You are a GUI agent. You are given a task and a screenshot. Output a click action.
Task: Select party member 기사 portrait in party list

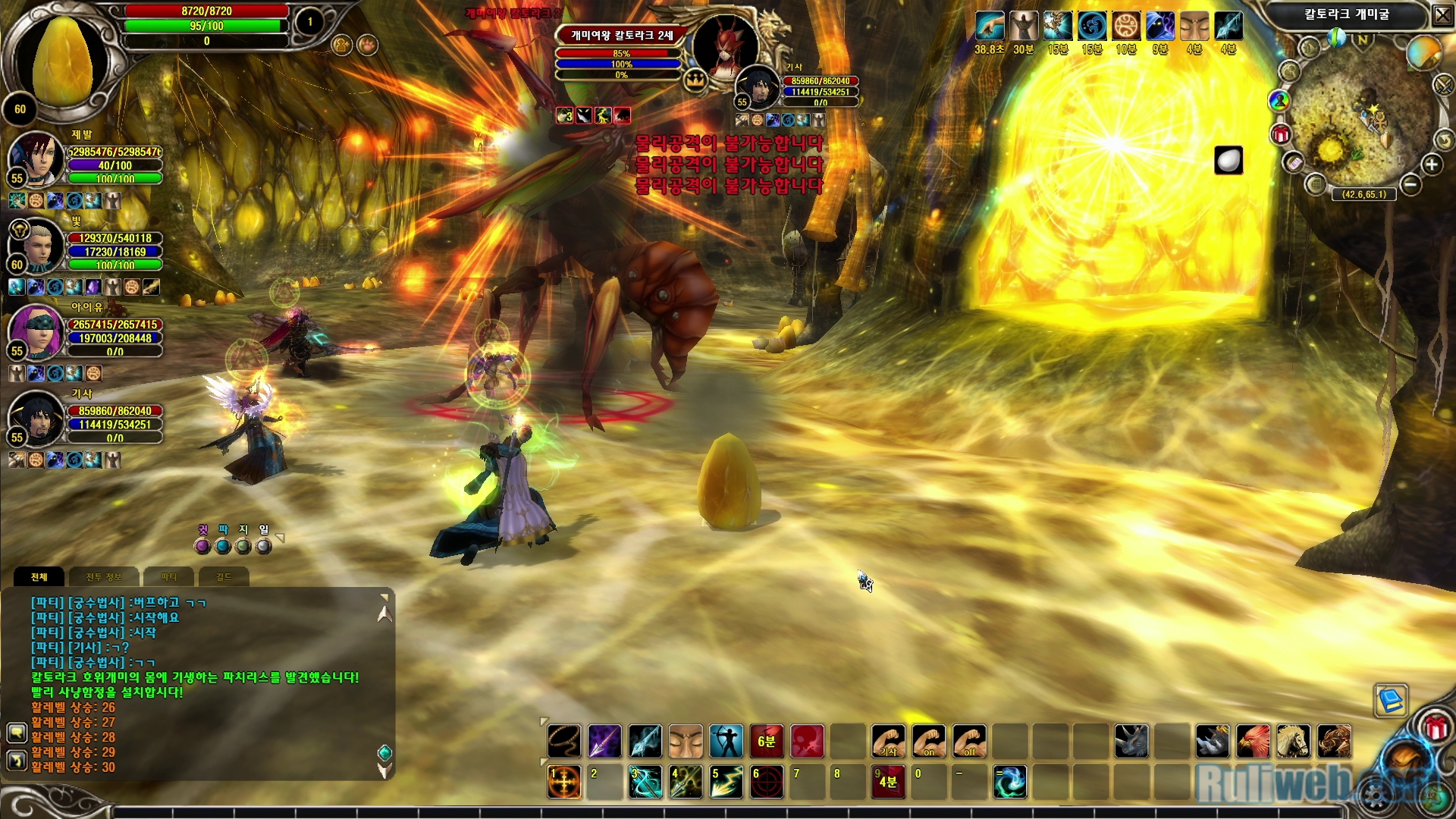tap(36, 419)
